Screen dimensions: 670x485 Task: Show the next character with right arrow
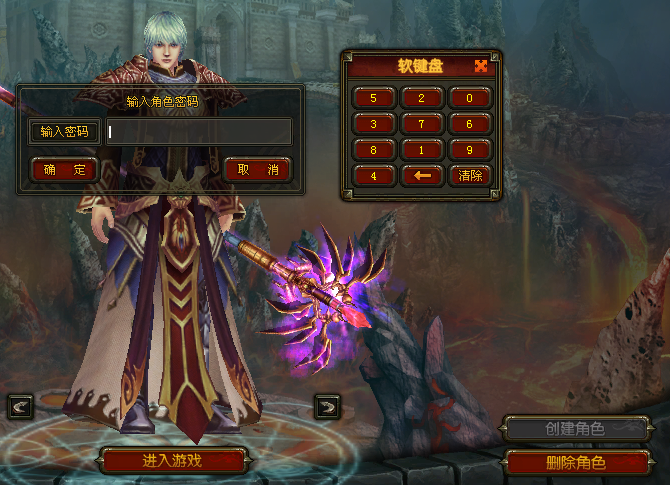point(327,406)
